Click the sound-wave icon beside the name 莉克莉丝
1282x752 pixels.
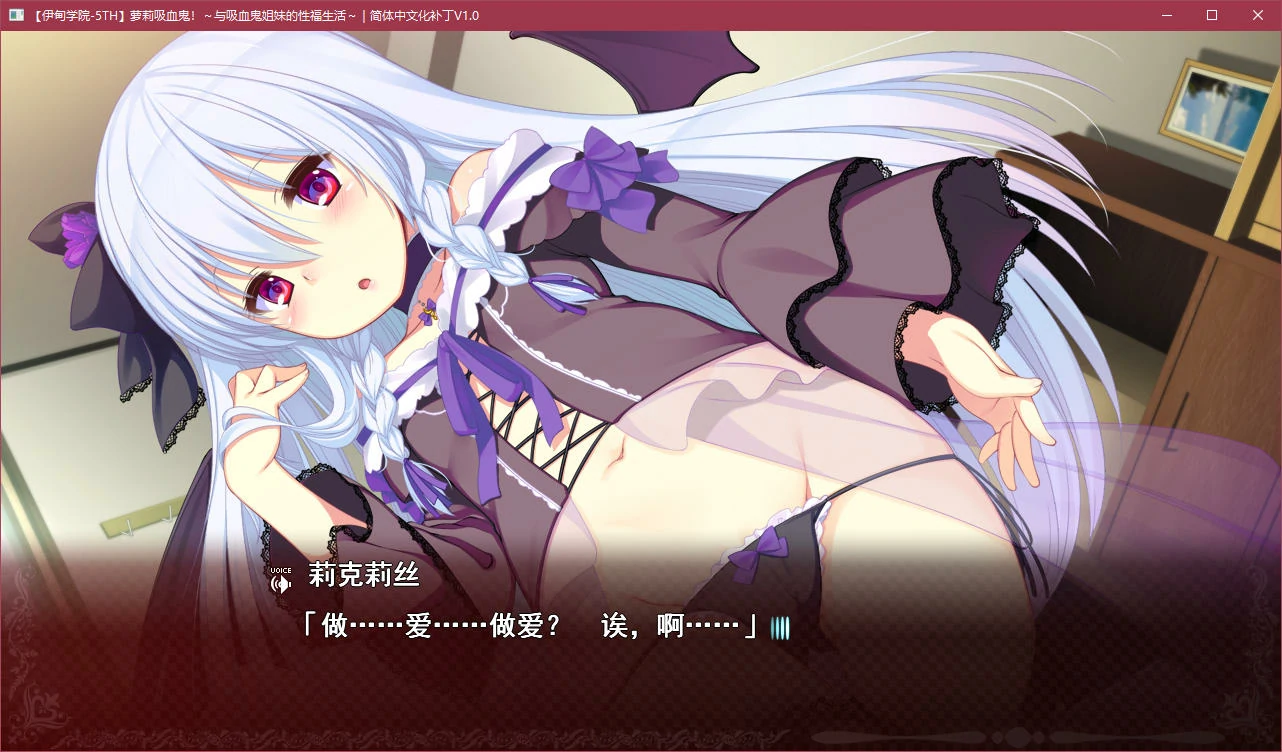(279, 581)
